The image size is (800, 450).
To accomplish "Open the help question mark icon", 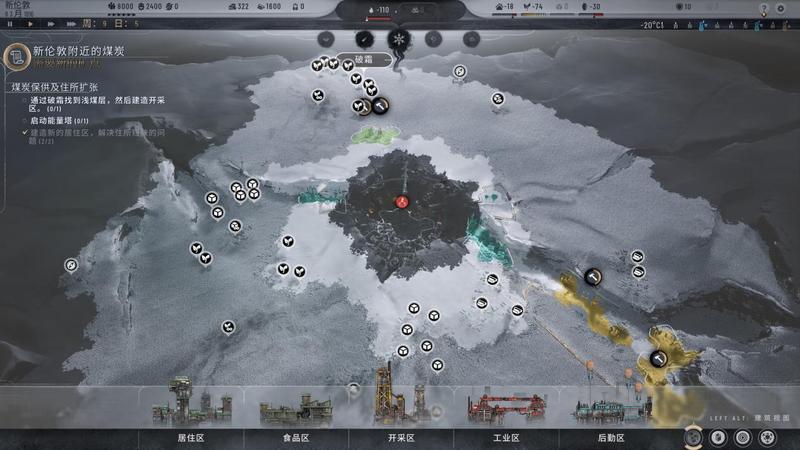I will pyautogui.click(x=765, y=9).
